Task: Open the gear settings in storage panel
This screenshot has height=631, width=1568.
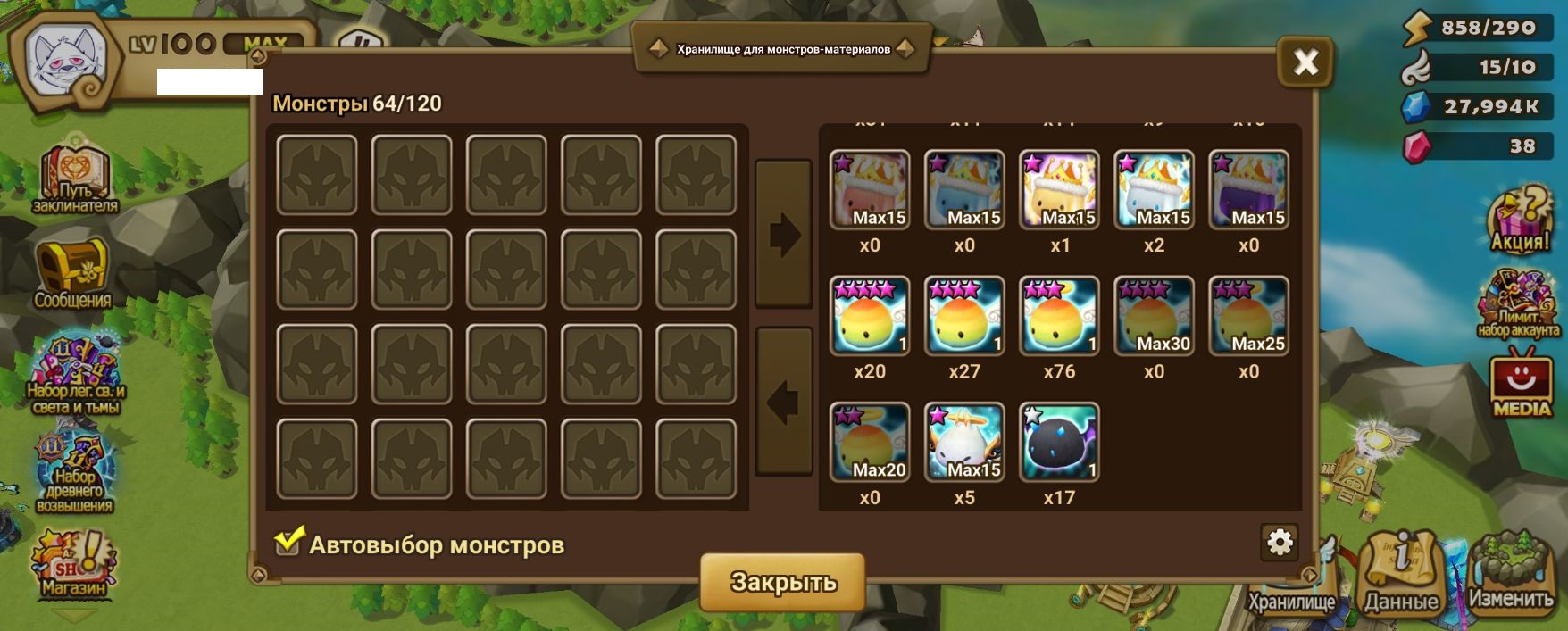Action: tap(1280, 542)
